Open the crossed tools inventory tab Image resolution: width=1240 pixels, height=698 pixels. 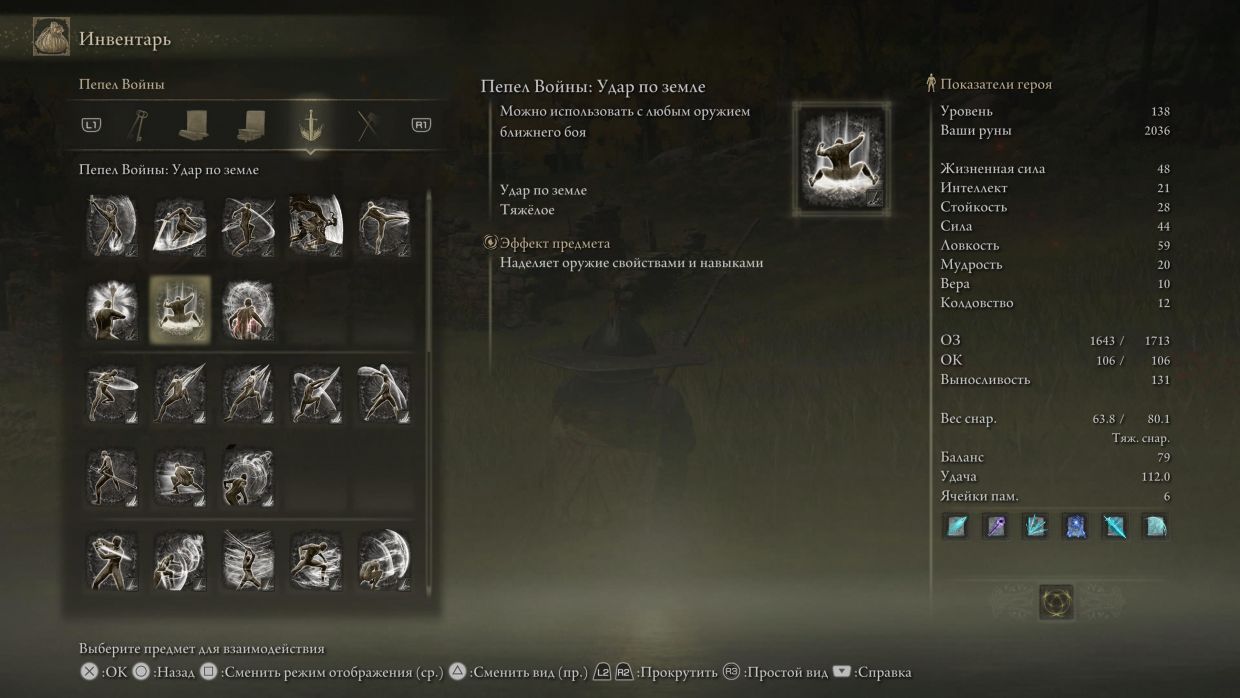pyautogui.click(x=368, y=125)
